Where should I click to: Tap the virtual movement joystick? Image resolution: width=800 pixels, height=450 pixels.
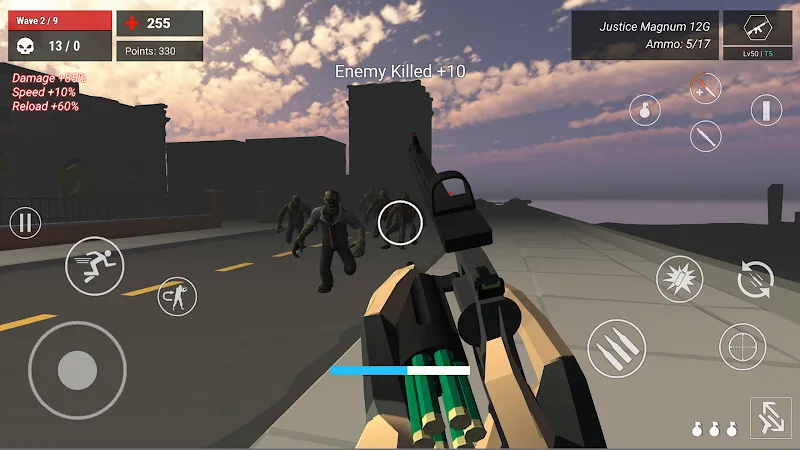click(x=77, y=370)
